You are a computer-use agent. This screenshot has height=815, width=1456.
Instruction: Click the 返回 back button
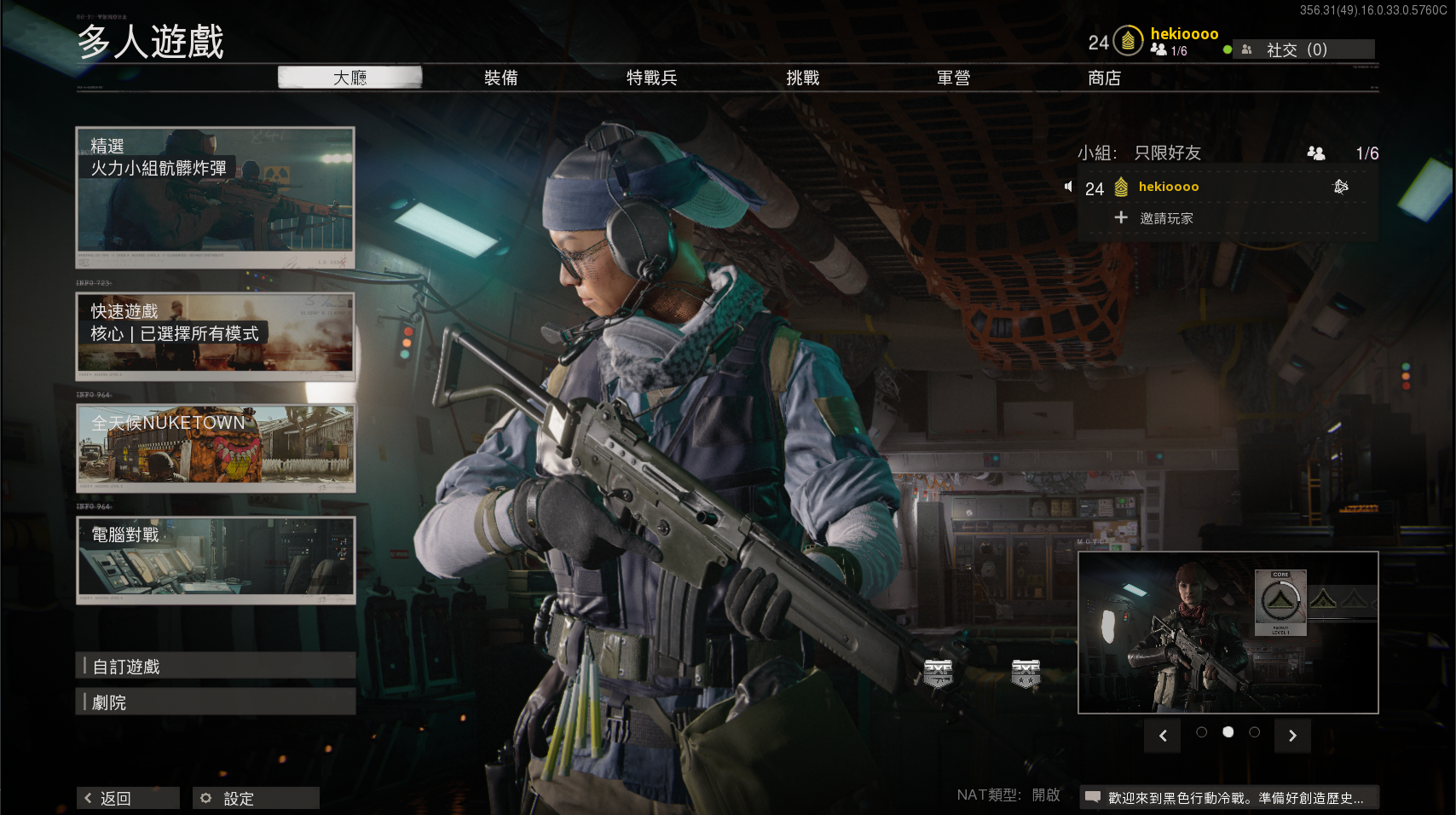click(128, 798)
